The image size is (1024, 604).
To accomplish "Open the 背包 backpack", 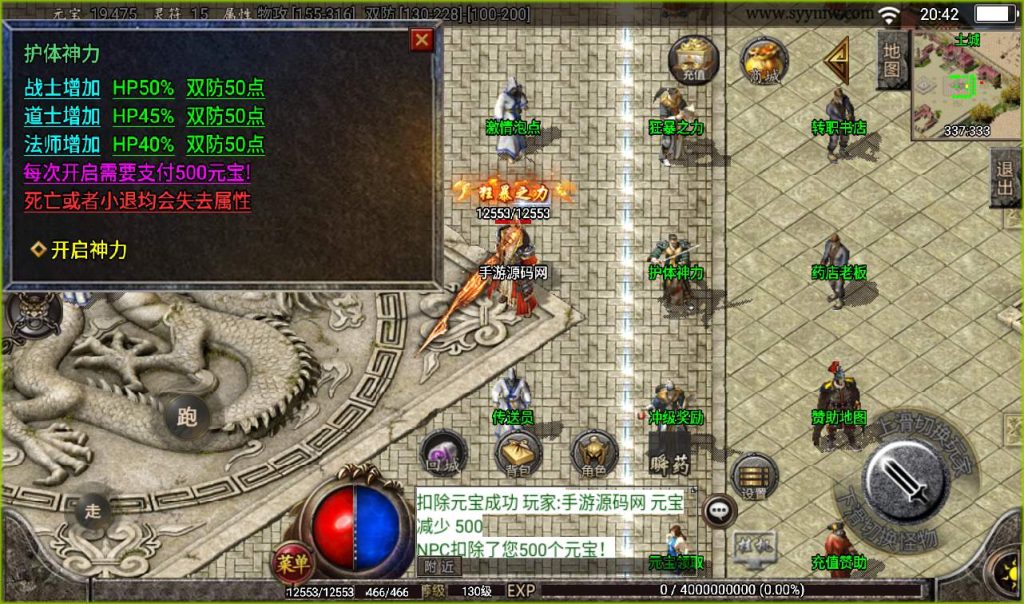I will tap(518, 454).
